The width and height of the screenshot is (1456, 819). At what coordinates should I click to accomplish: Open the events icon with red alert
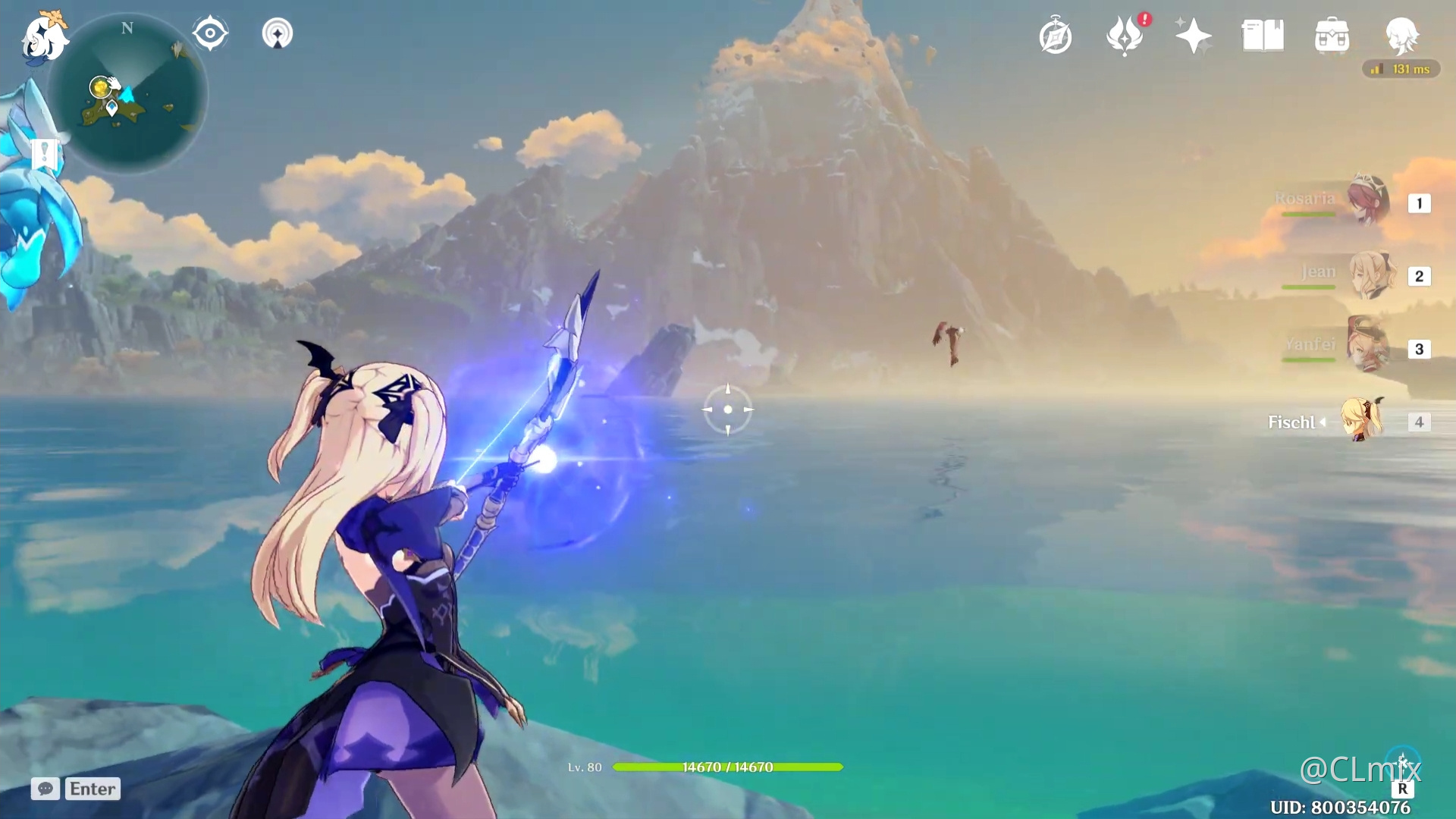click(1125, 36)
